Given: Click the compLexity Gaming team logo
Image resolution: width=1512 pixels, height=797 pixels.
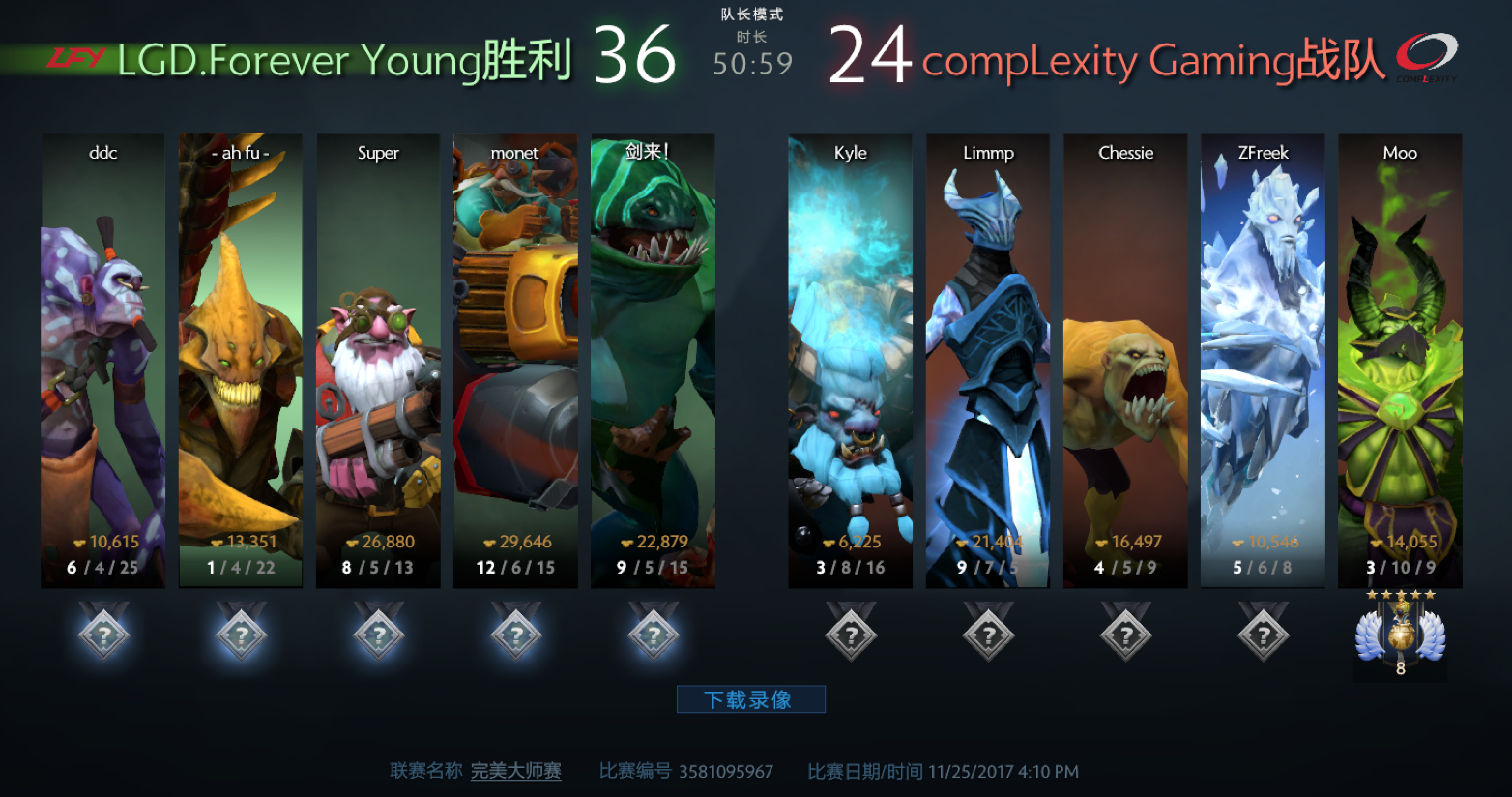Looking at the screenshot, I should (1426, 57).
